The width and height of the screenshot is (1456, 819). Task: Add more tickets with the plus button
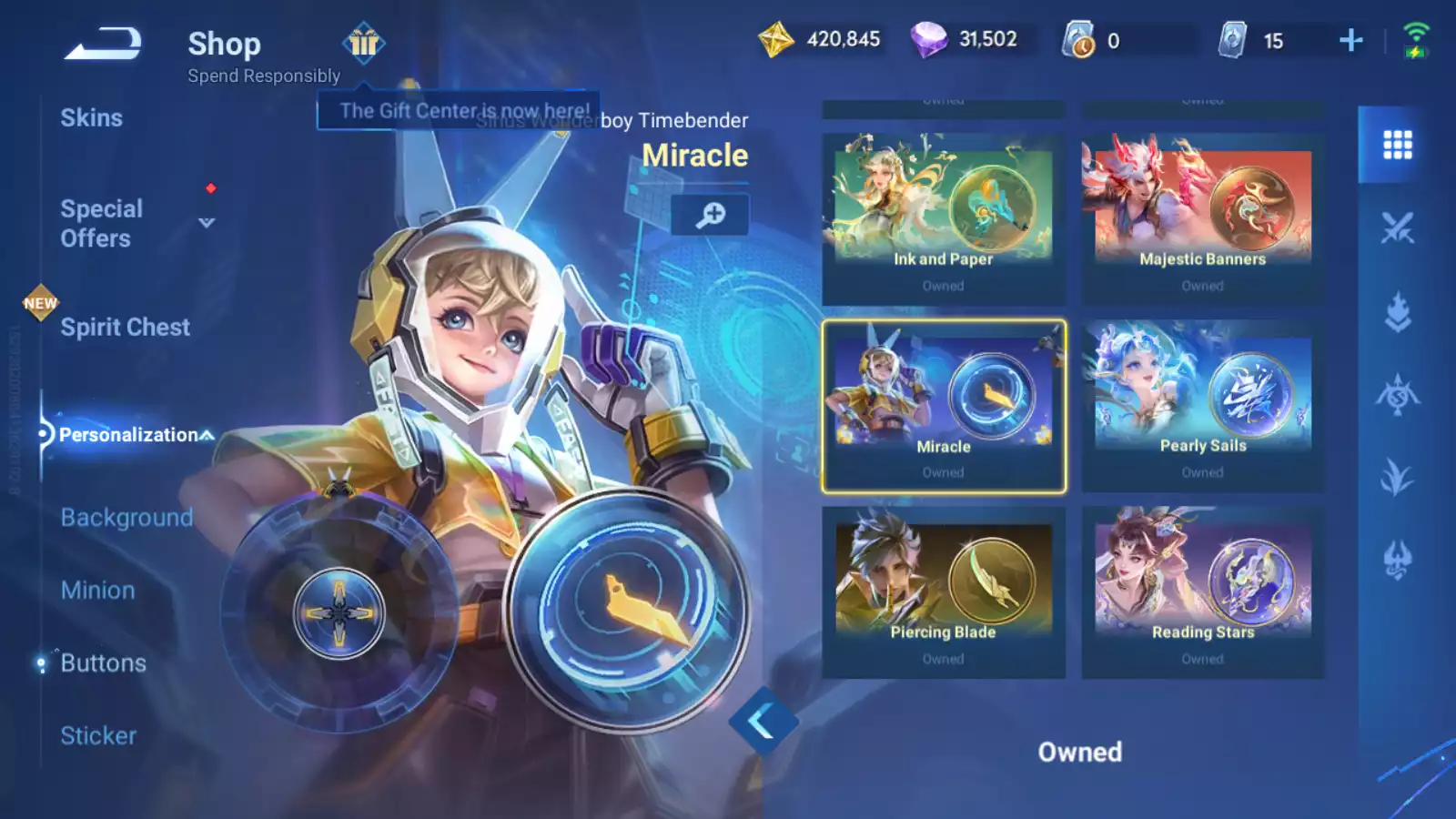coord(1350,40)
